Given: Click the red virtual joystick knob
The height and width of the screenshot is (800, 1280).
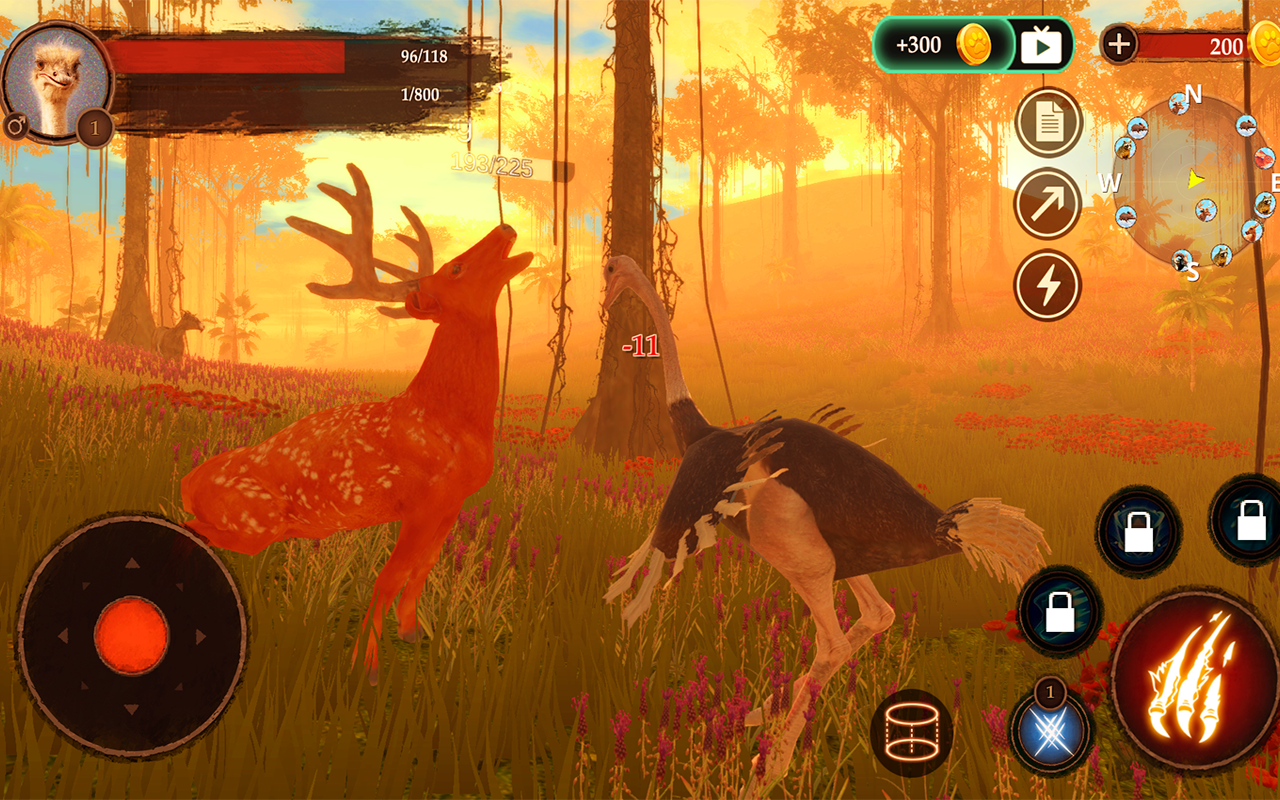Looking at the screenshot, I should (x=132, y=636).
